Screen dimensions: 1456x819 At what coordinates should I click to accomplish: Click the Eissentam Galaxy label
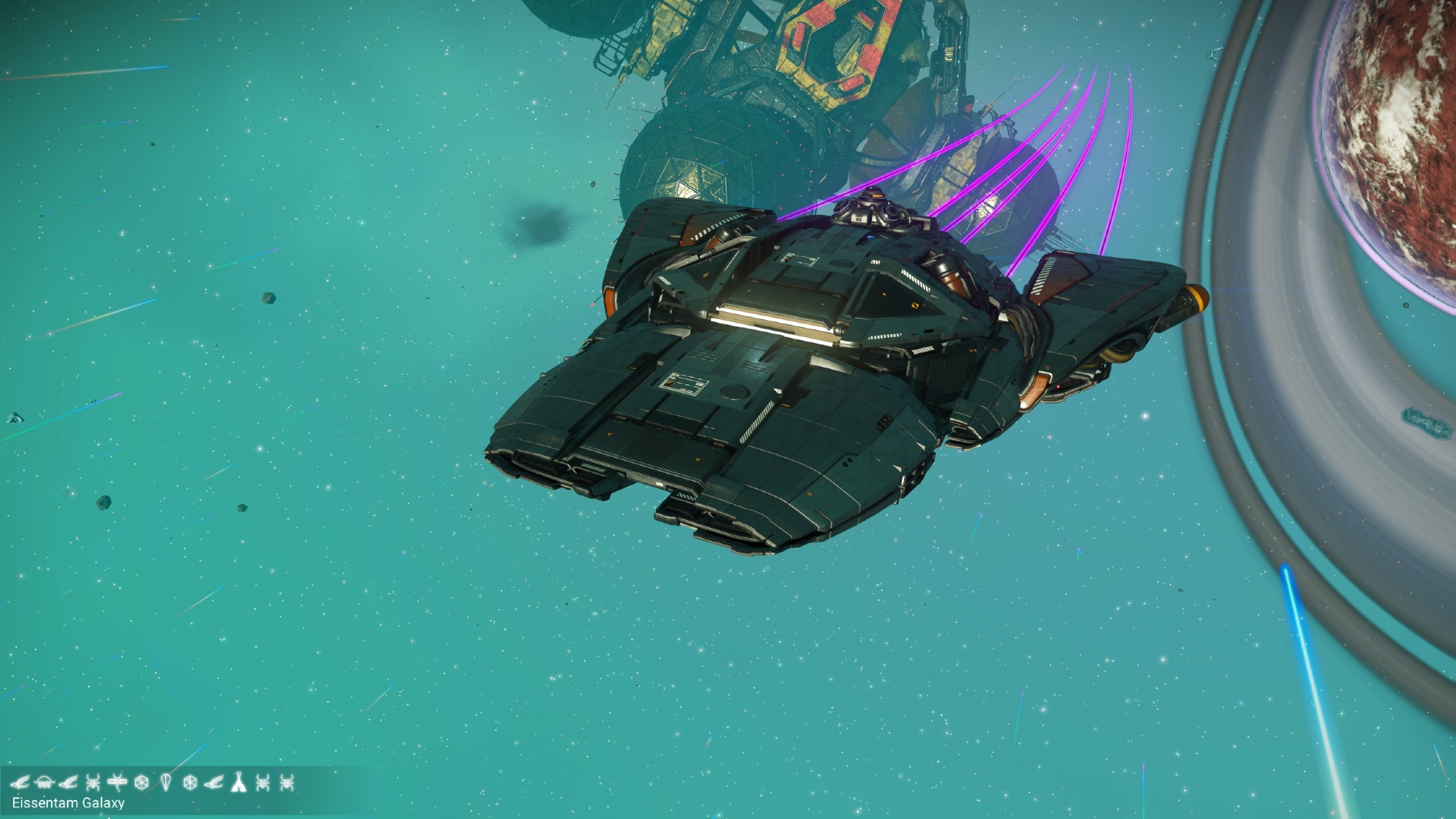click(68, 803)
